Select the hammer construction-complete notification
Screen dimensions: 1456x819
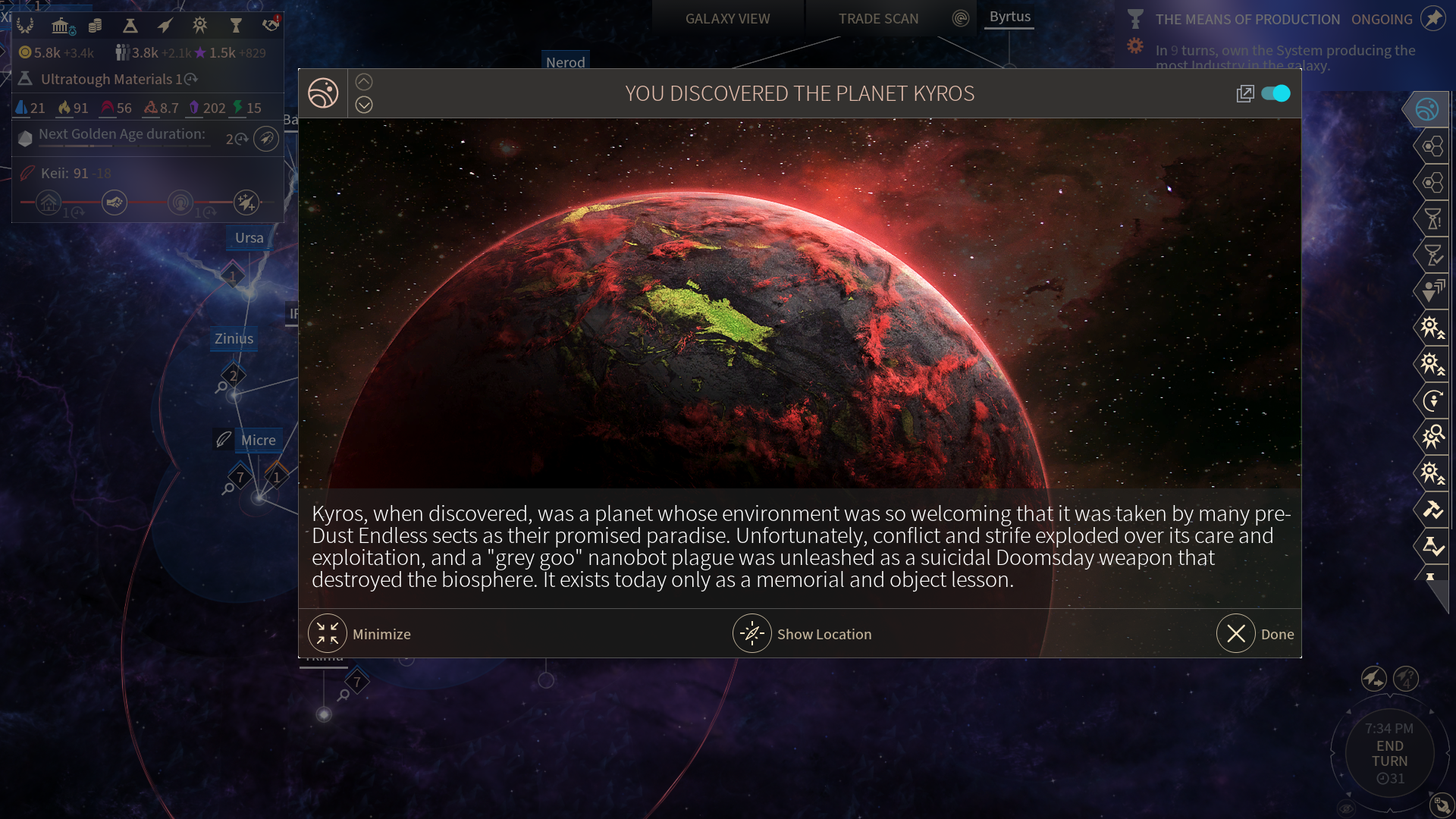(x=1432, y=510)
